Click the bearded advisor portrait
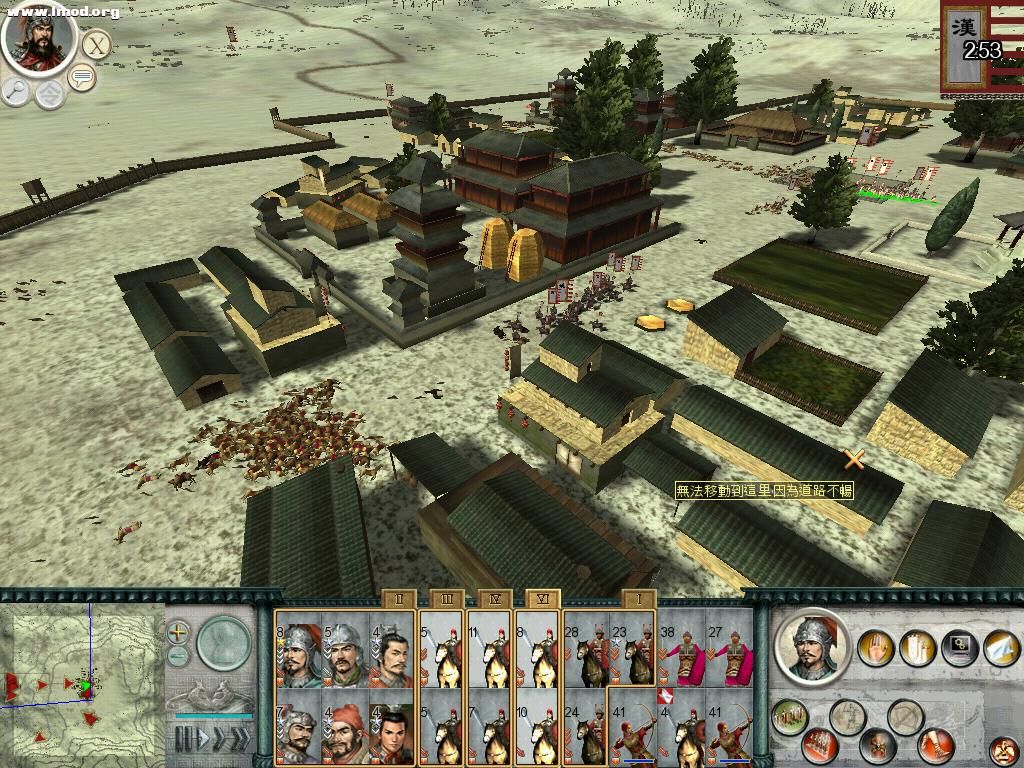Image resolution: width=1024 pixels, height=768 pixels. (39, 39)
